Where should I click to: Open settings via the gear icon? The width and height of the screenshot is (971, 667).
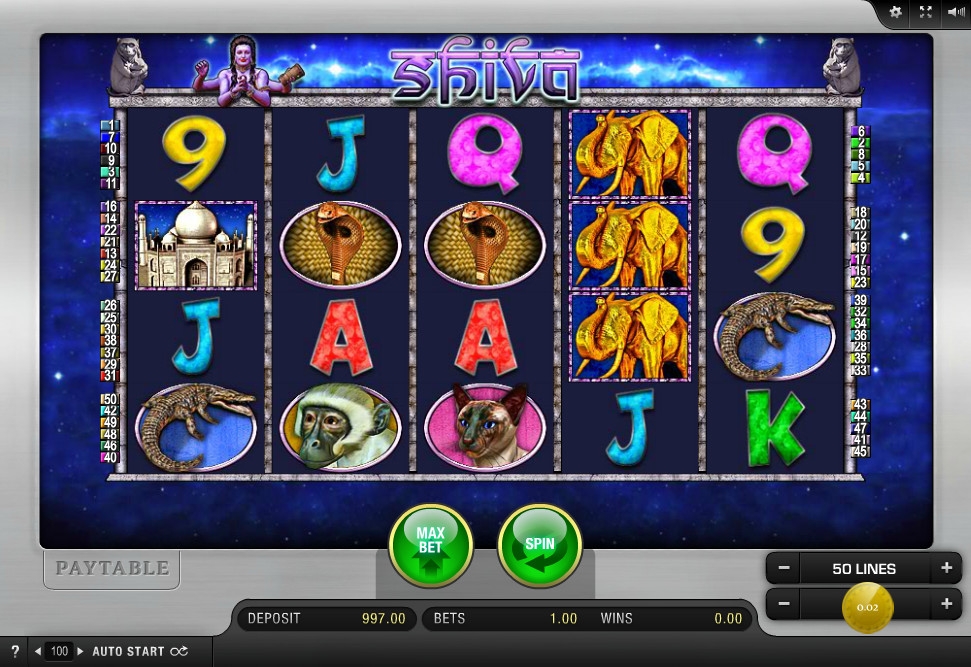pyautogui.click(x=895, y=12)
